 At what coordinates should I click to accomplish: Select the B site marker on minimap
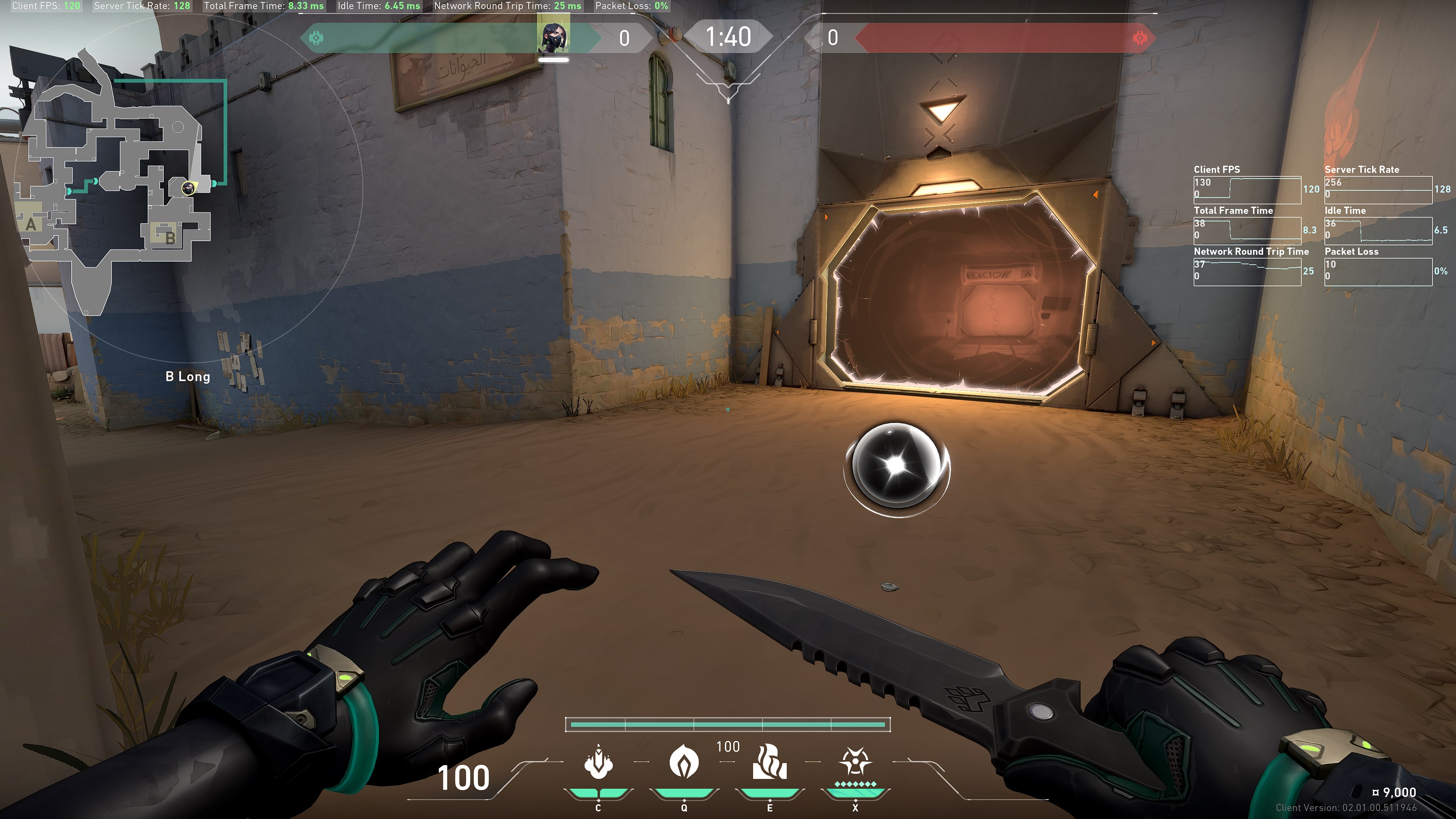pos(169,237)
